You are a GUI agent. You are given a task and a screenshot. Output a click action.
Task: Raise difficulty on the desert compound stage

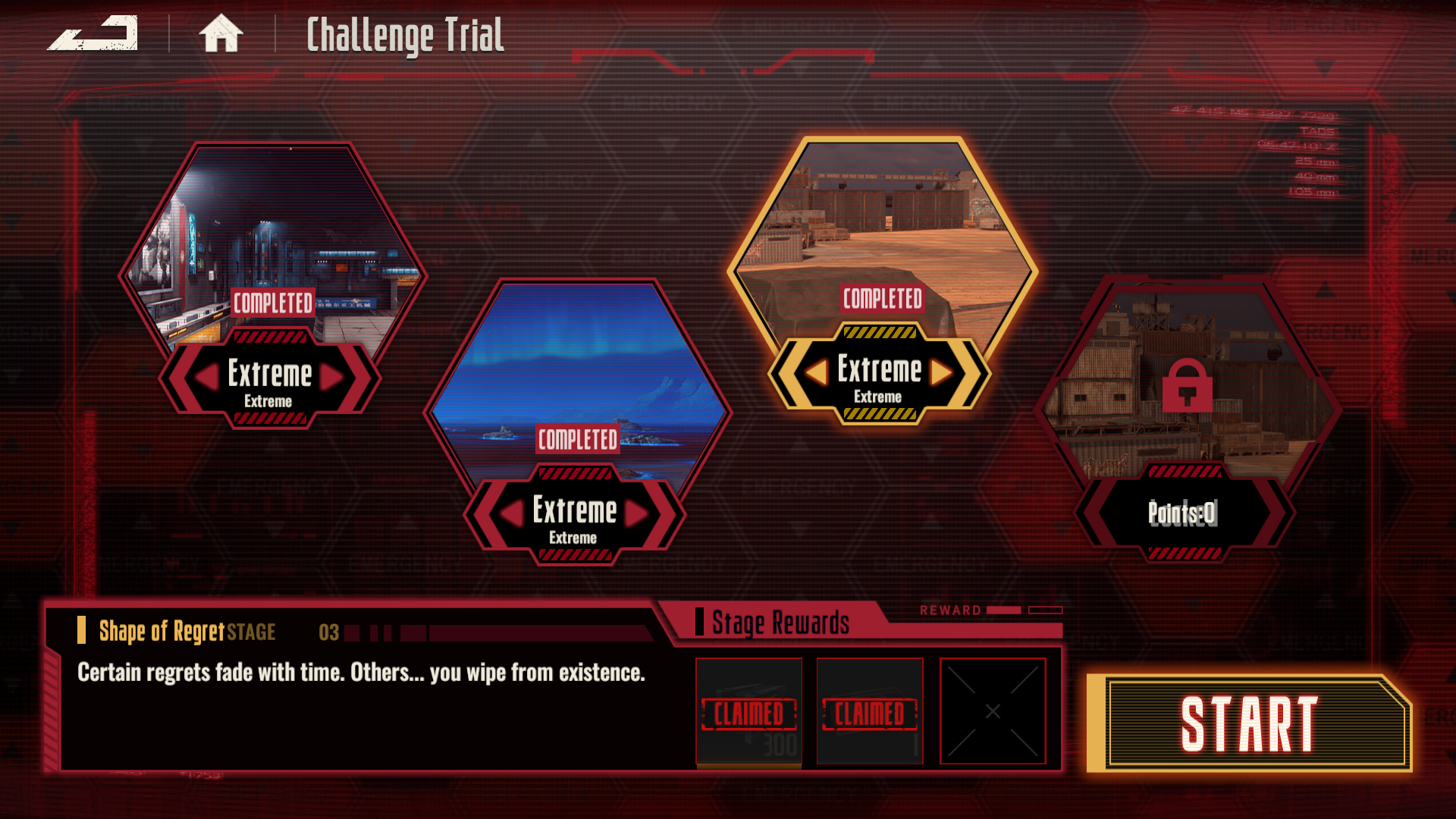pos(941,372)
